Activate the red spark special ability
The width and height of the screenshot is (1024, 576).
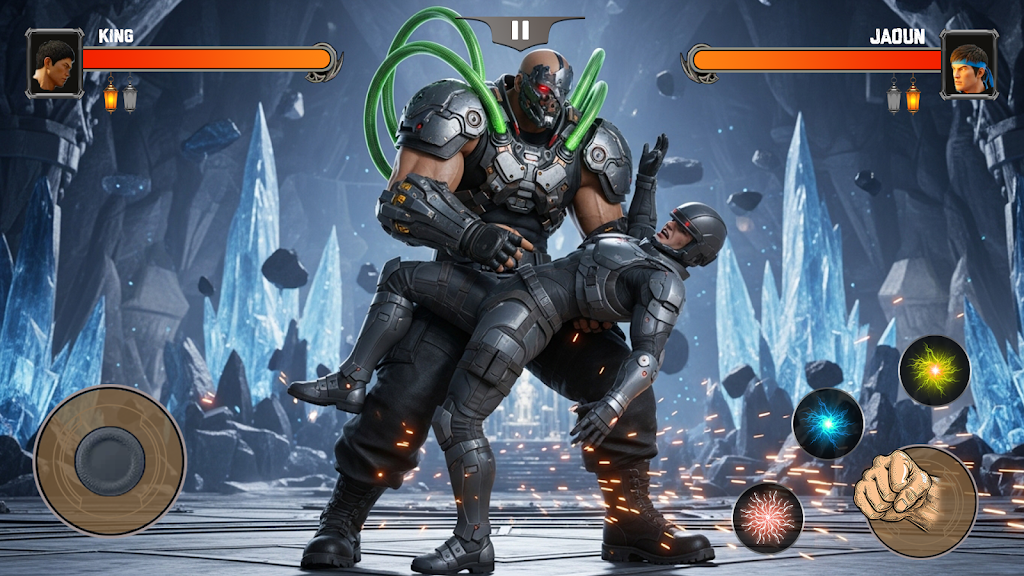(x=768, y=517)
